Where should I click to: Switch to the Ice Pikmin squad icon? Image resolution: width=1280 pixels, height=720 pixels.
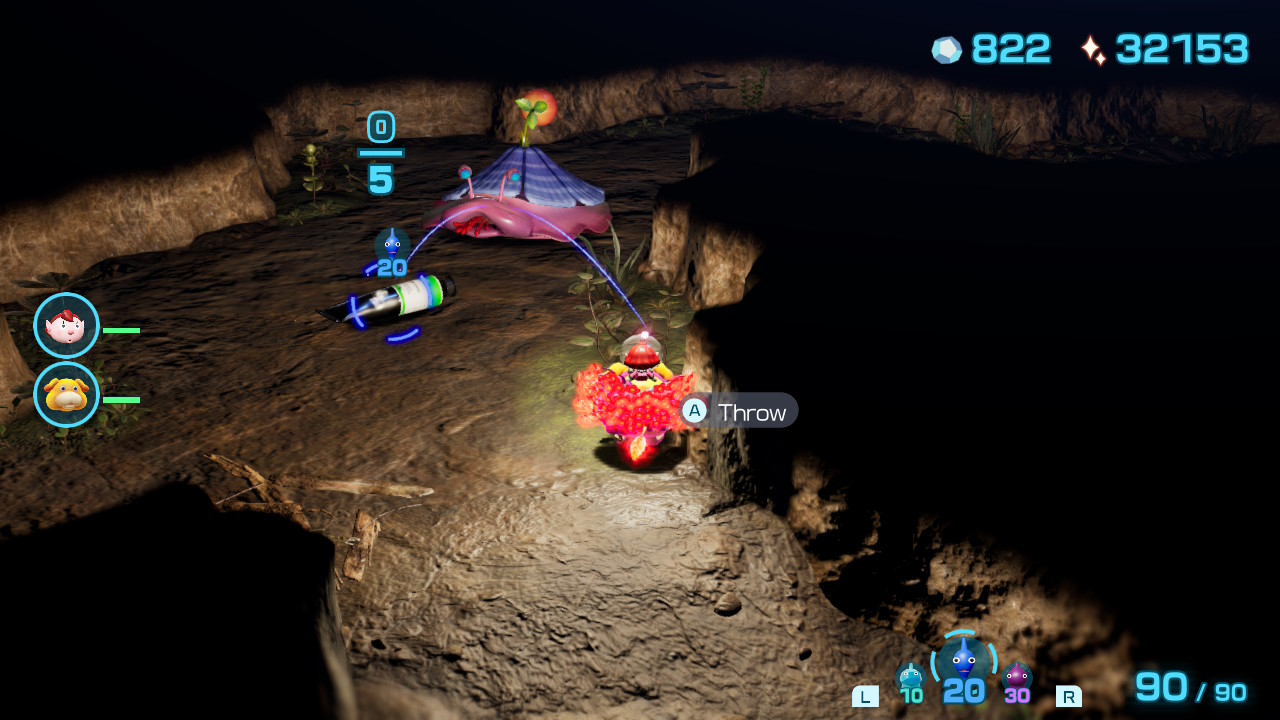(910, 677)
